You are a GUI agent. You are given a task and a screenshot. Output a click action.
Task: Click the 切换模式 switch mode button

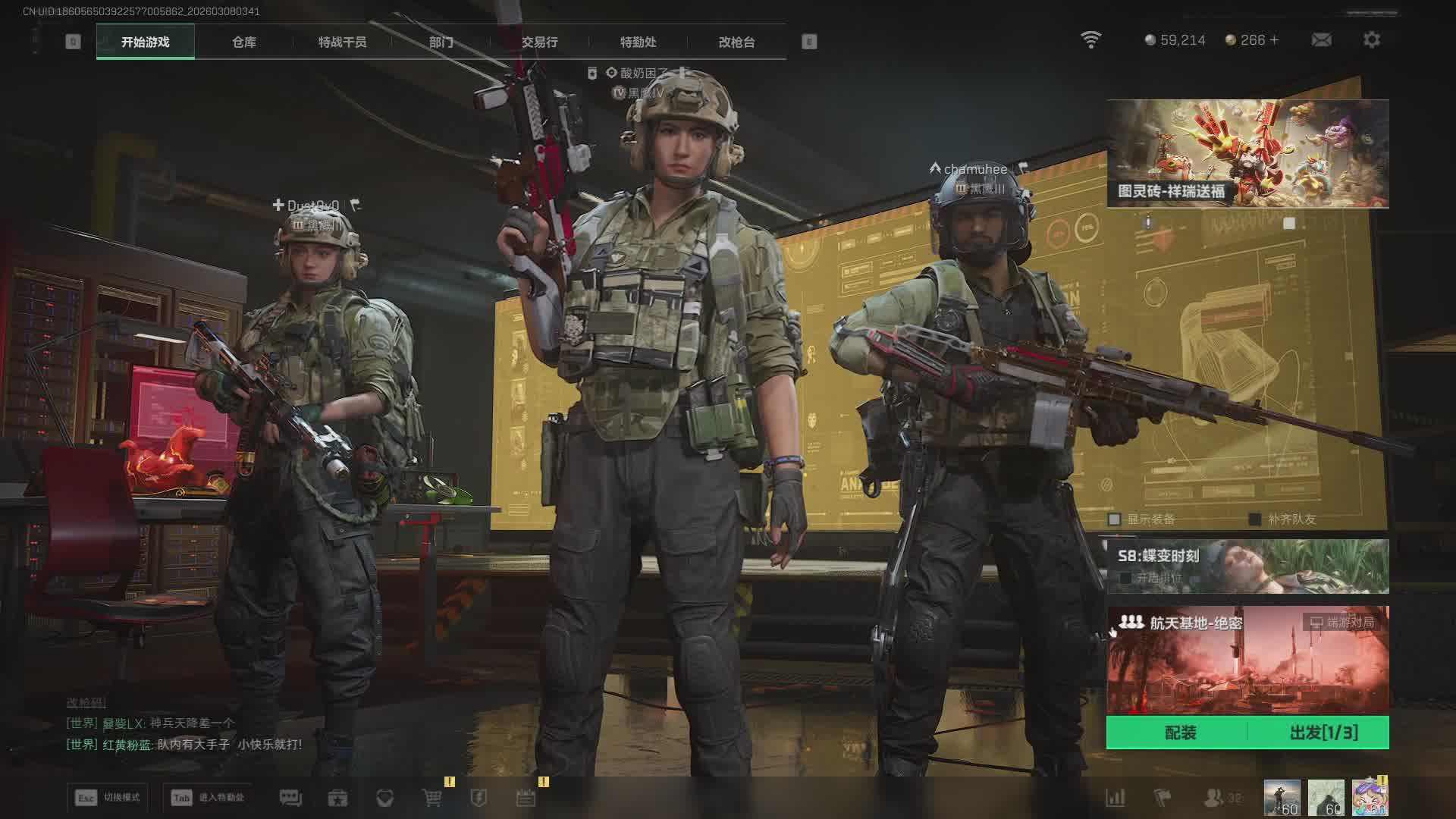pos(108,798)
